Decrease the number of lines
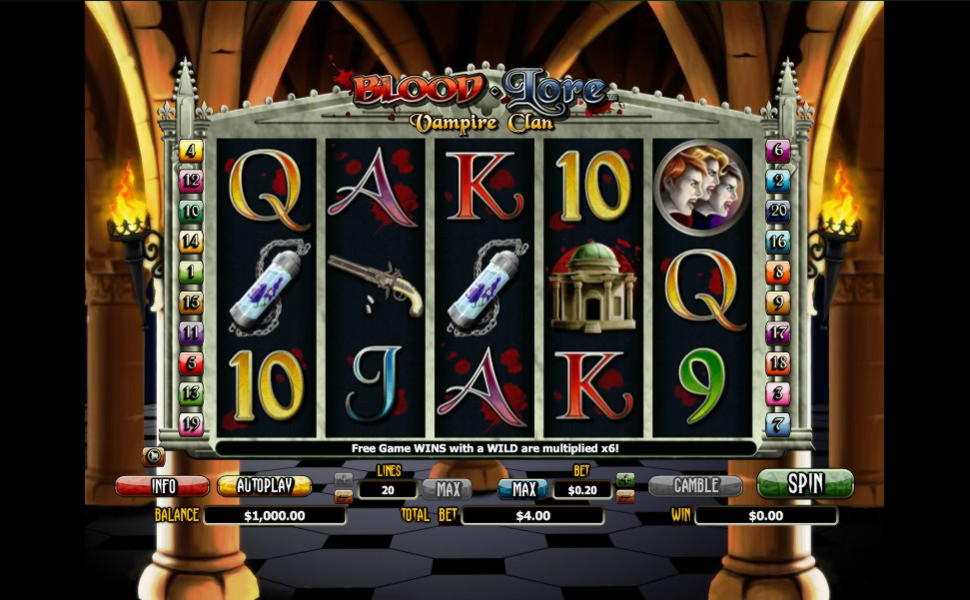The height and width of the screenshot is (600, 970). click(x=343, y=496)
